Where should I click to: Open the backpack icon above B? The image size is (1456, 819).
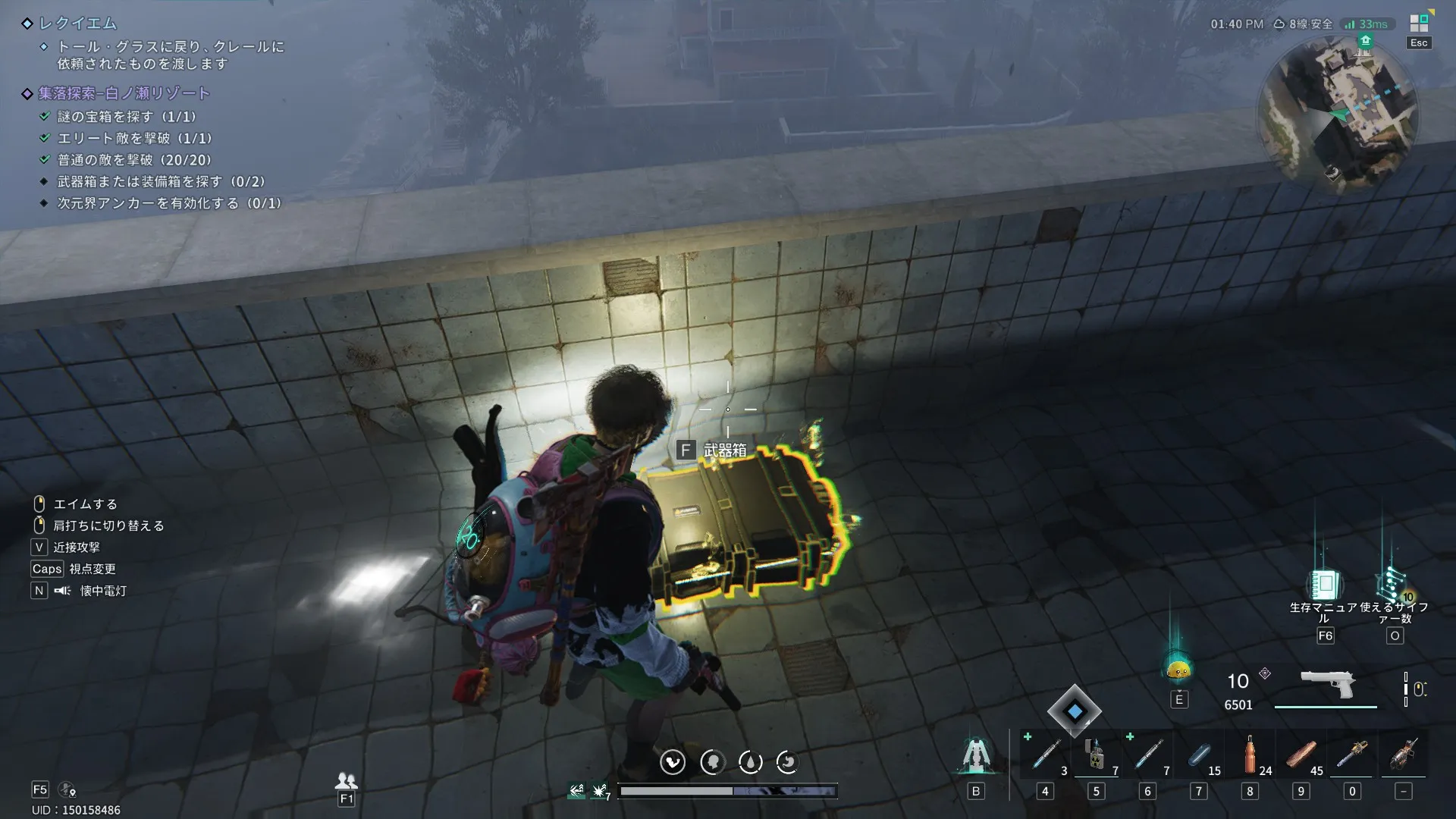976,755
